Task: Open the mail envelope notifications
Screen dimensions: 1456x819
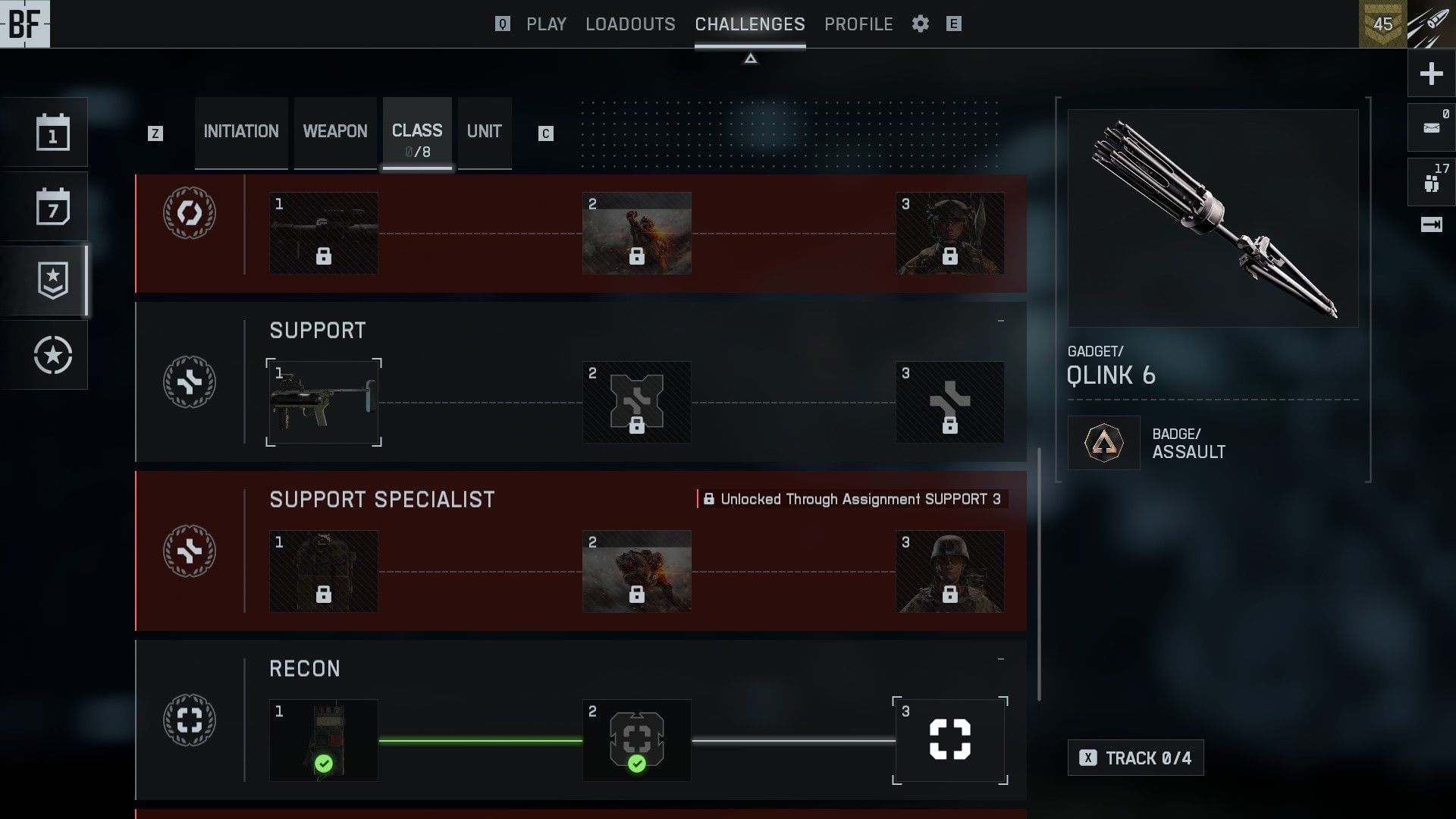Action: click(1431, 127)
